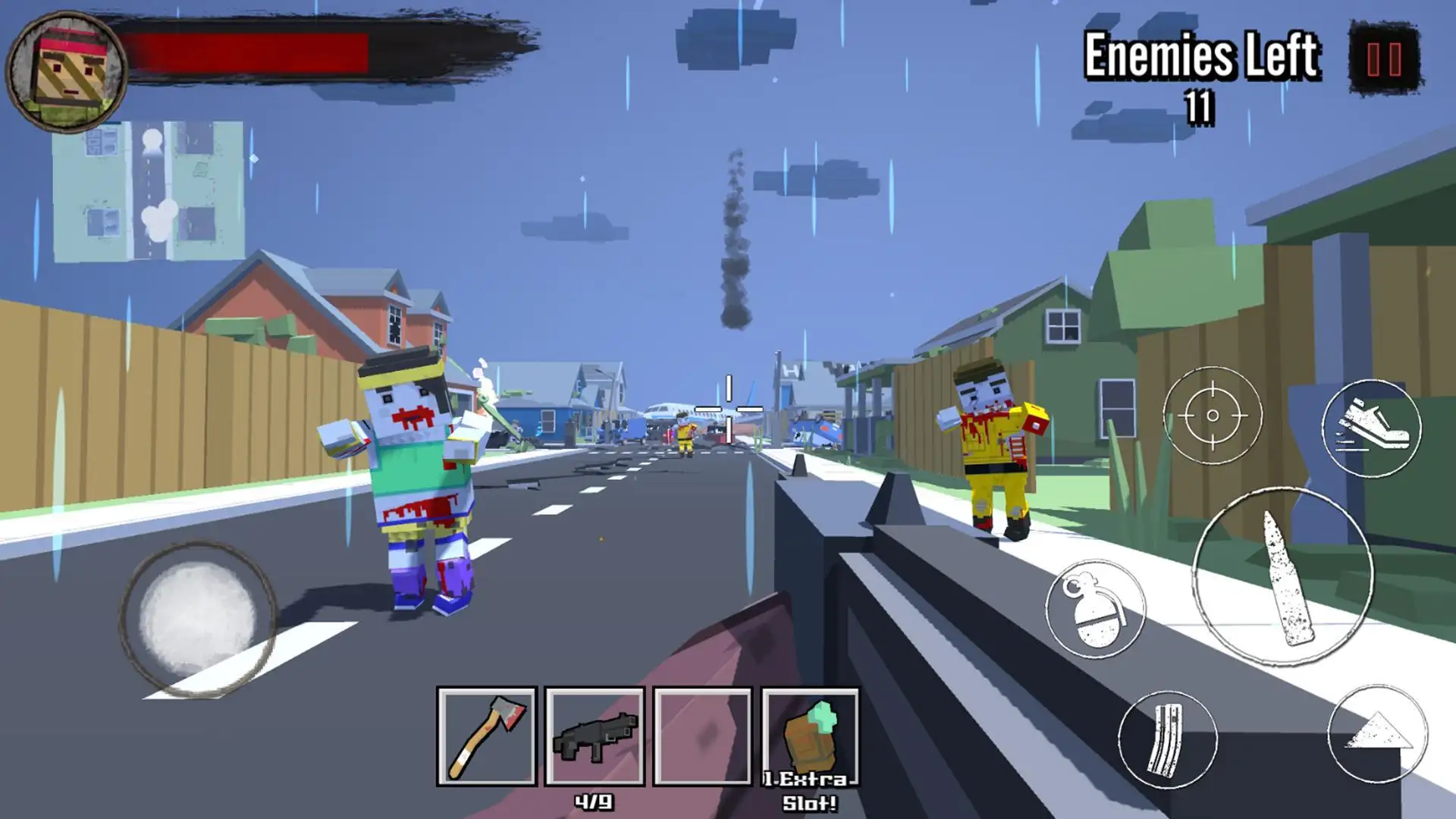Viewport: 1456px width, 819px height.
Task: Throw a grenade with the grenade button
Action: point(1094,609)
